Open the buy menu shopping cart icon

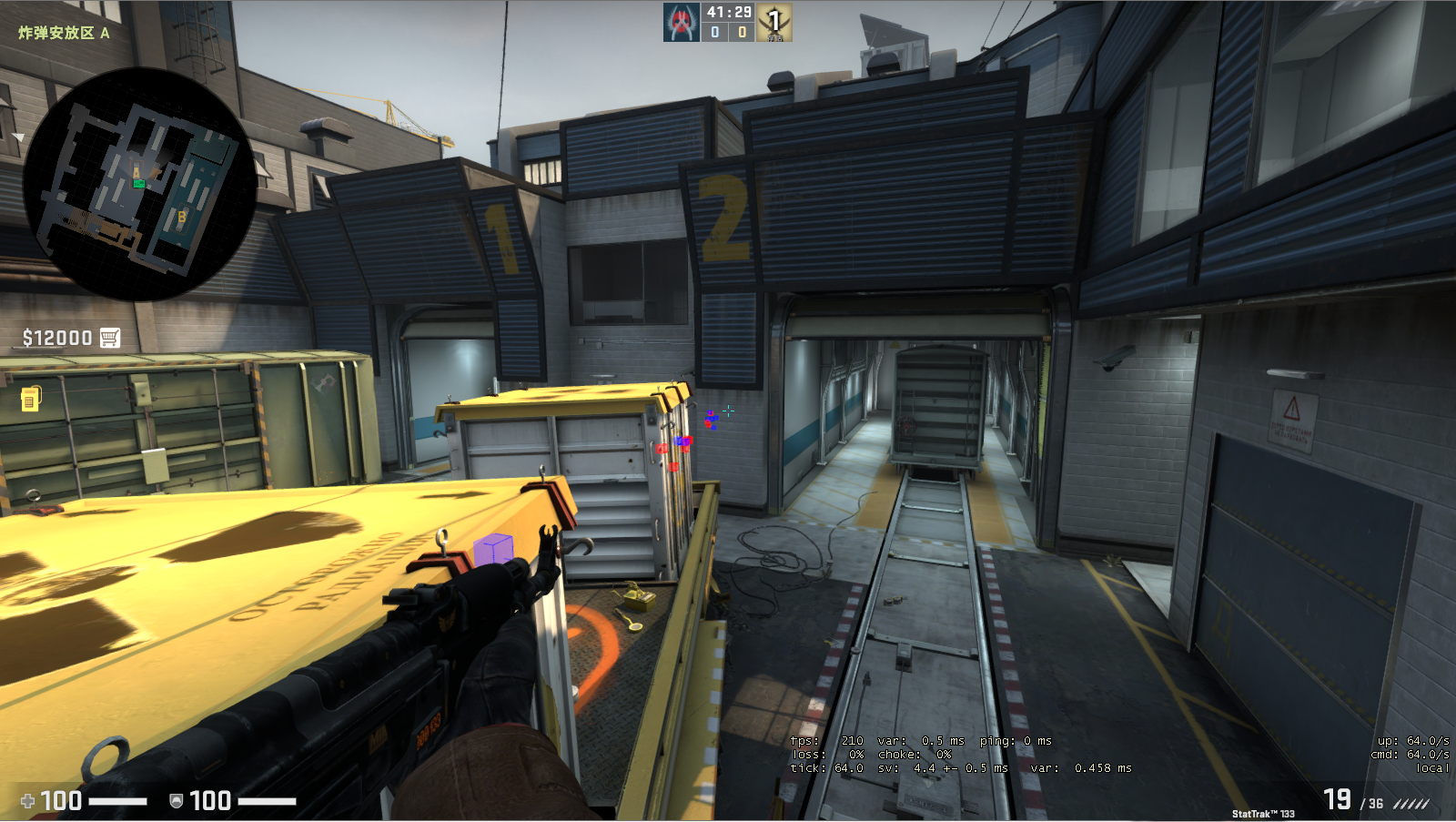110,338
